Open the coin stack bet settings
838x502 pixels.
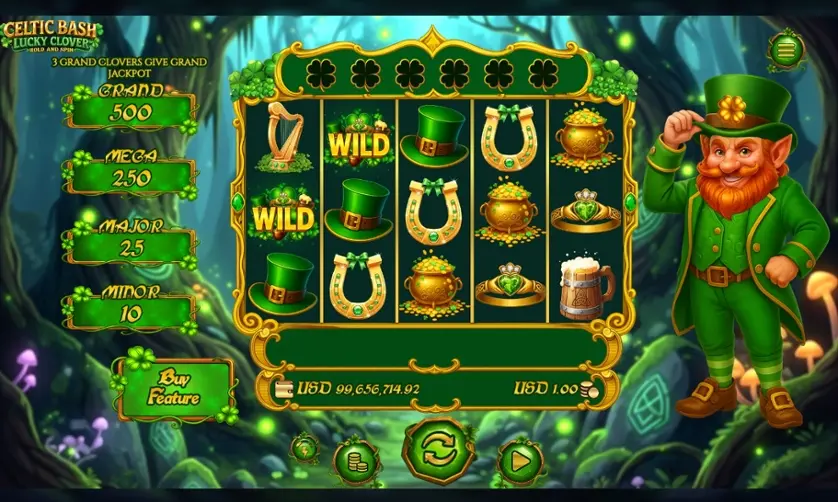(x=355, y=460)
